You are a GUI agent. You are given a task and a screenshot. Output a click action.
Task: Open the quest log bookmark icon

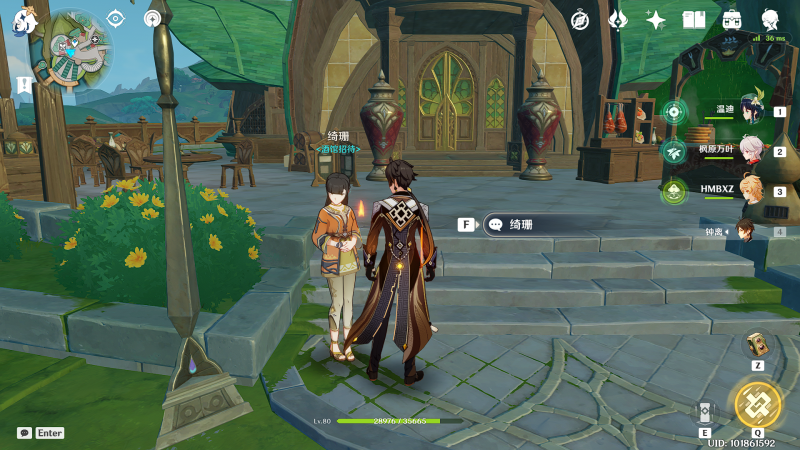click(x=22, y=87)
